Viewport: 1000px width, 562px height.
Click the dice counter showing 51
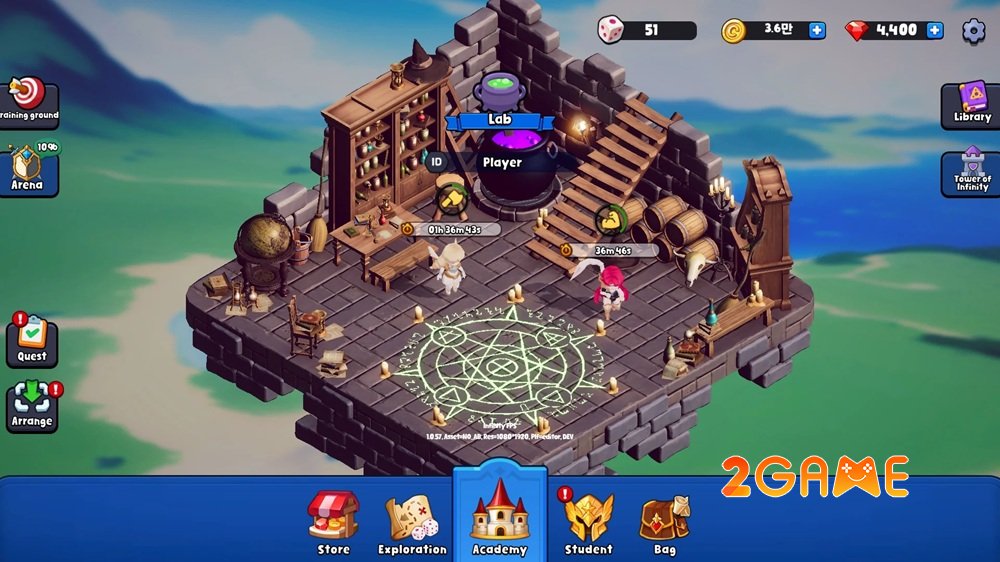click(647, 30)
